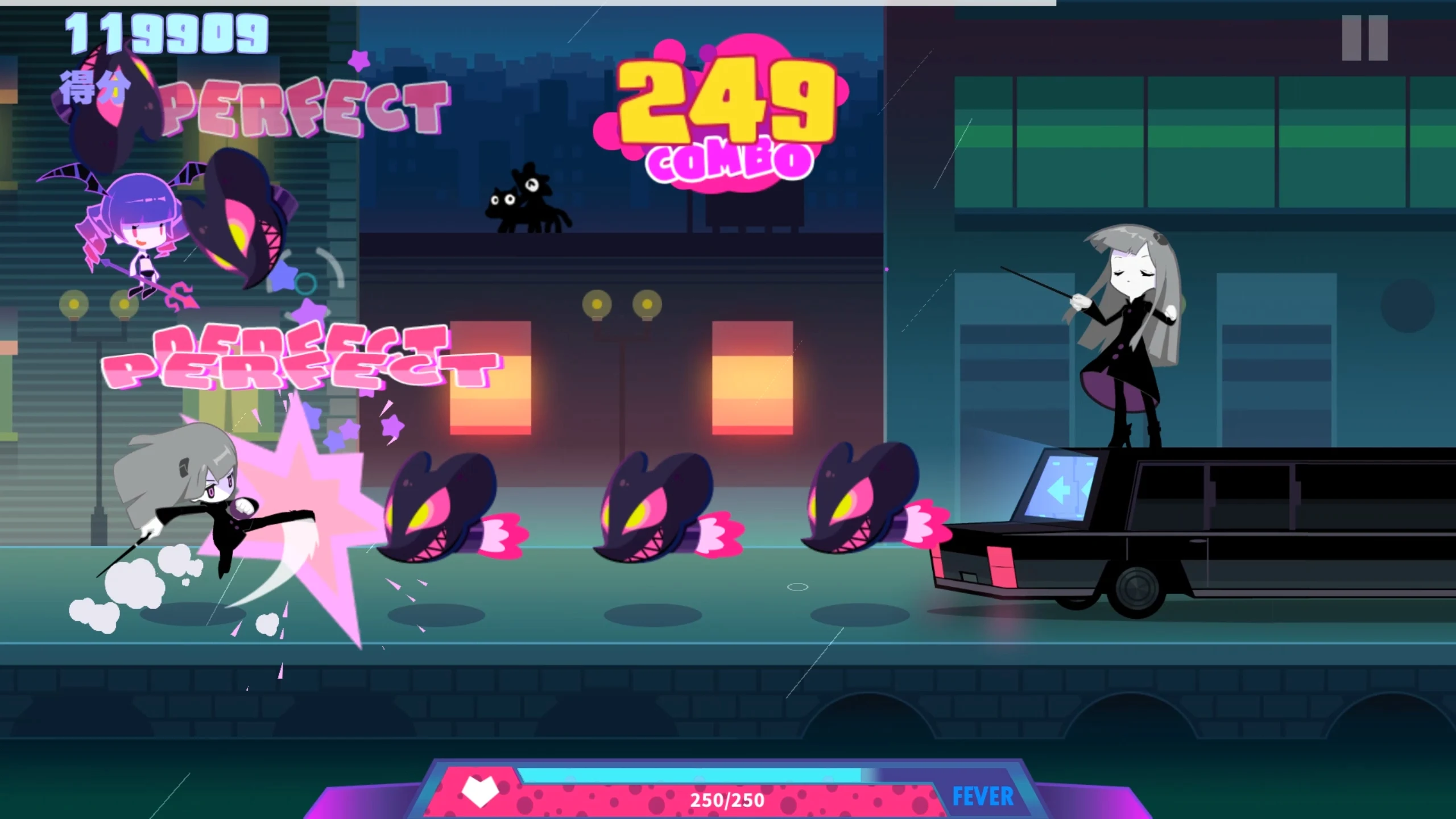Tap the conductor girl standing on the limousine
Viewport: 1456px width, 819px height.
pos(1129,330)
